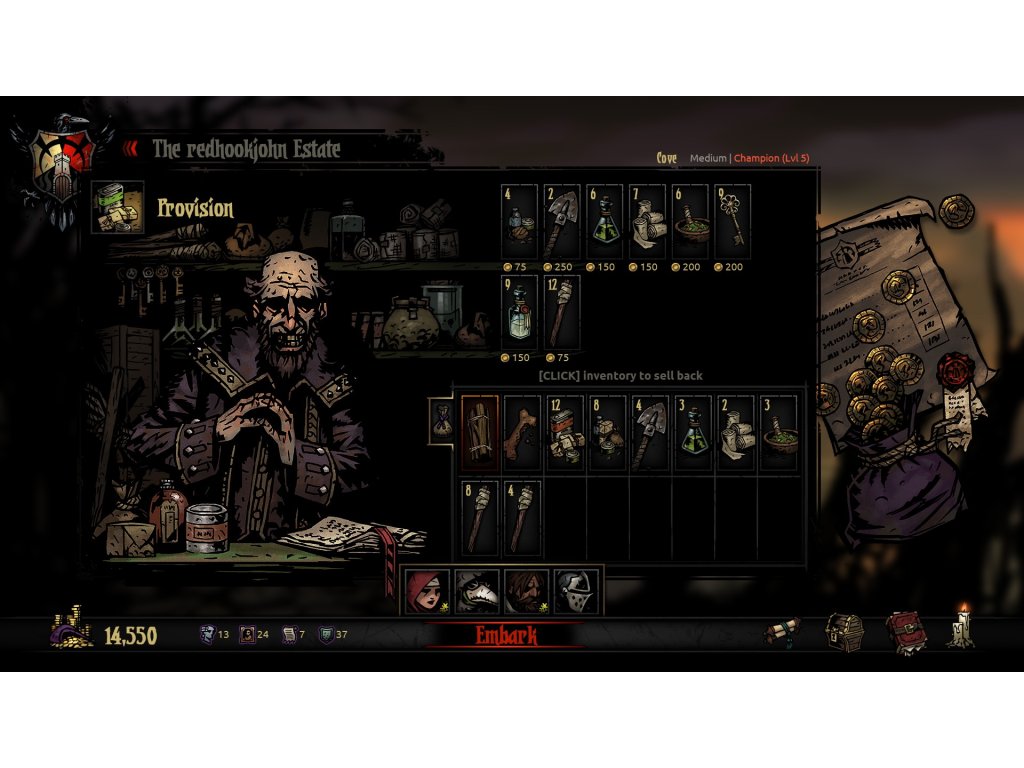The height and width of the screenshot is (768, 1024).
Task: Select the firewood in your inventory
Action: pyautogui.click(x=479, y=433)
